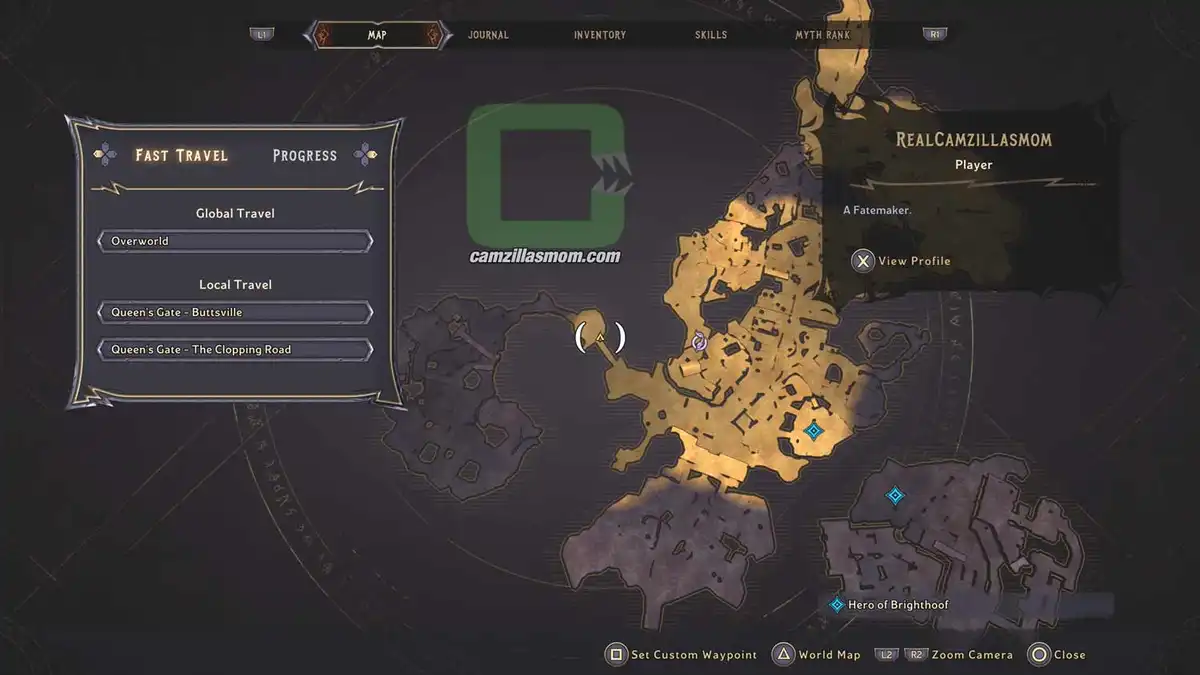Open the Inventory tab

[x=600, y=35]
